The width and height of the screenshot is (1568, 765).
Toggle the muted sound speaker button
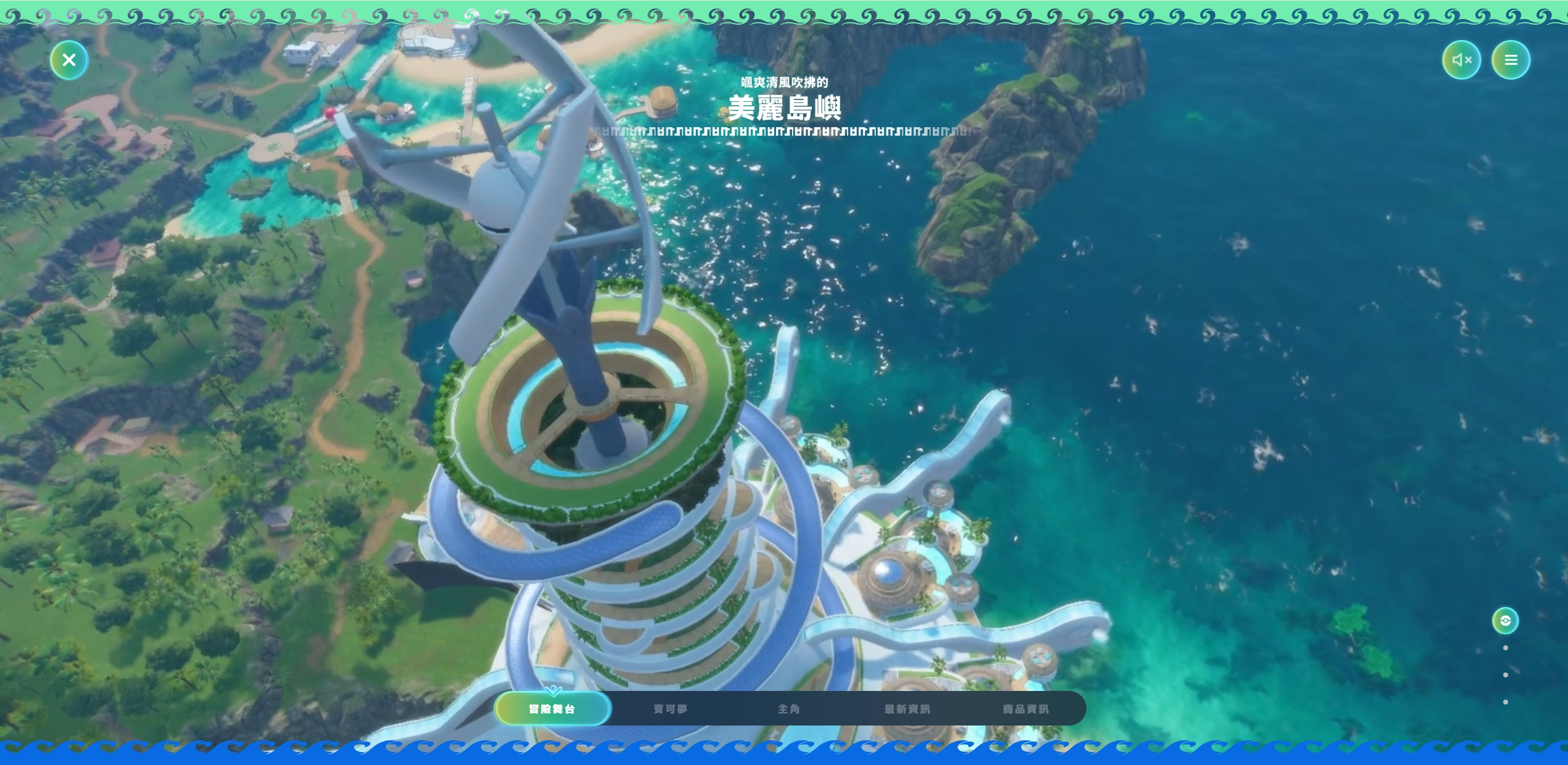tap(1461, 60)
